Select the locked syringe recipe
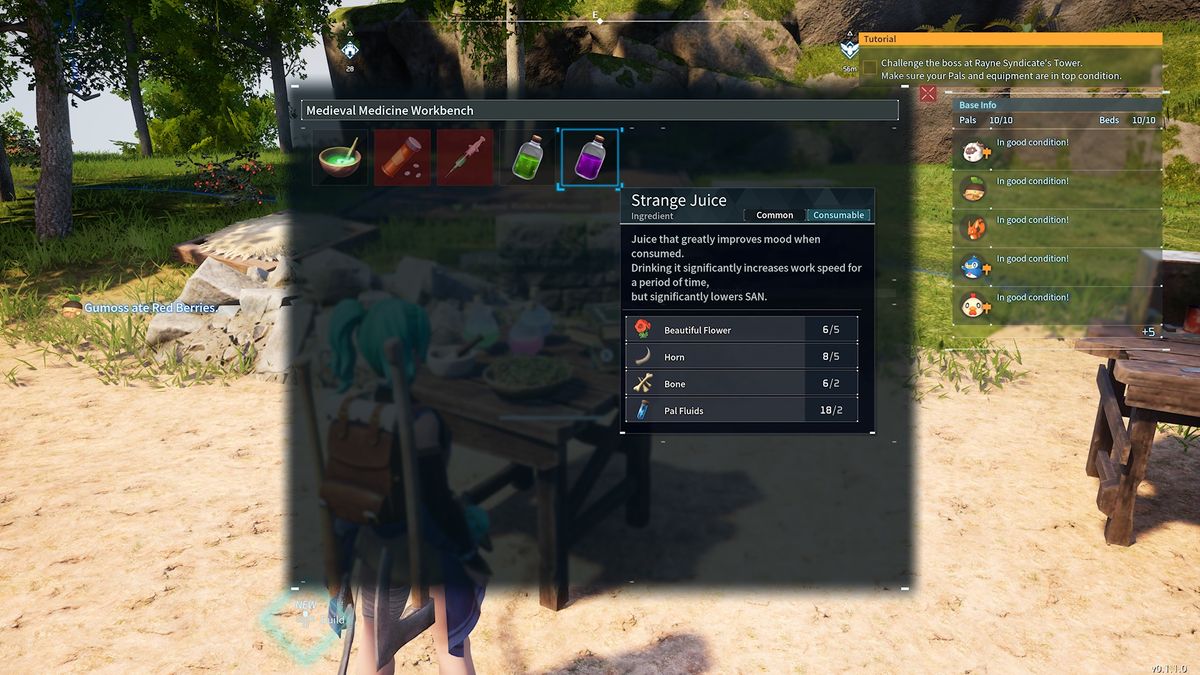Screen dimensions: 1200x675 coord(465,158)
